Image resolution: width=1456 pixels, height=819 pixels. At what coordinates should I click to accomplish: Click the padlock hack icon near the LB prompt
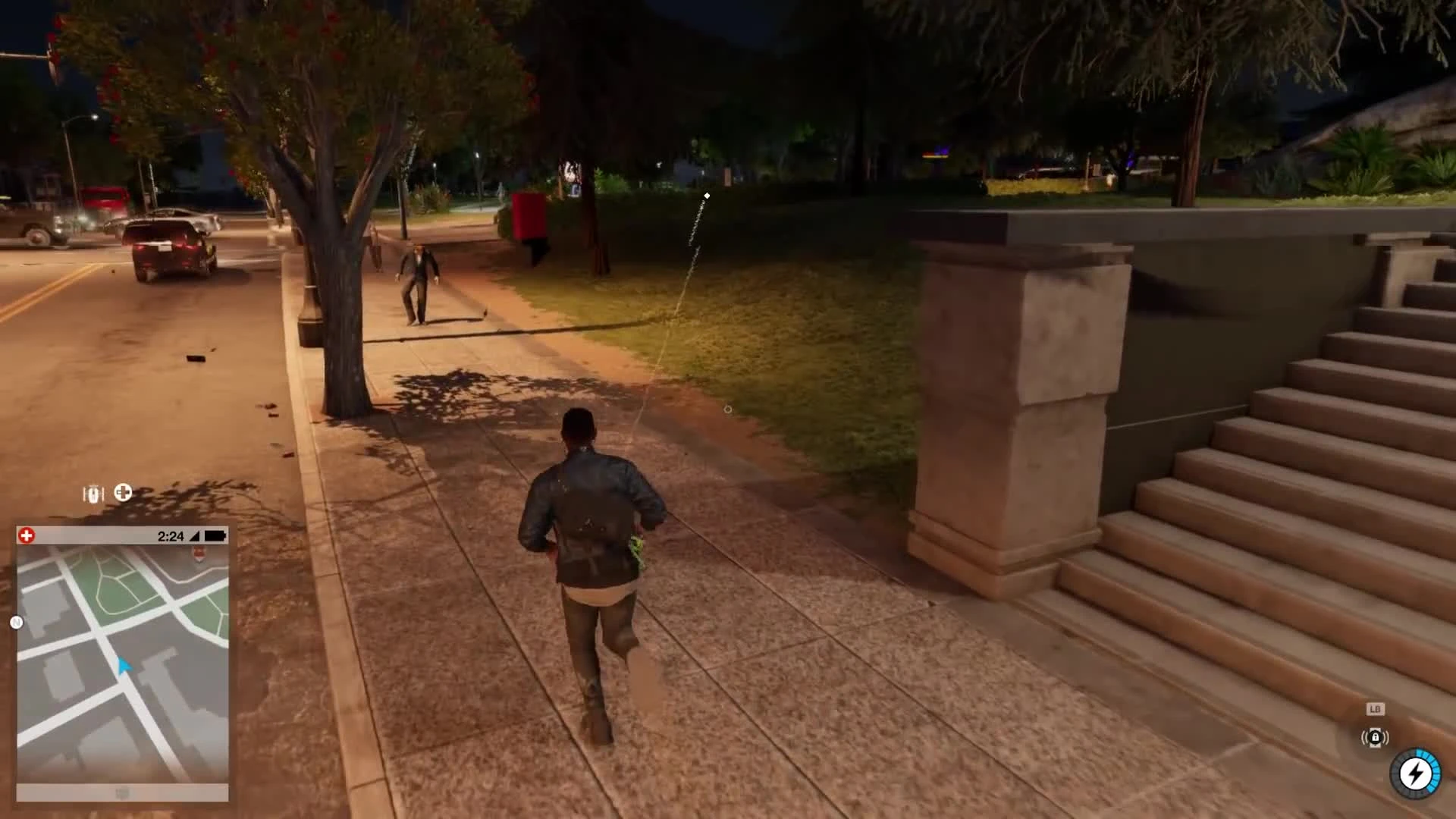1376,737
